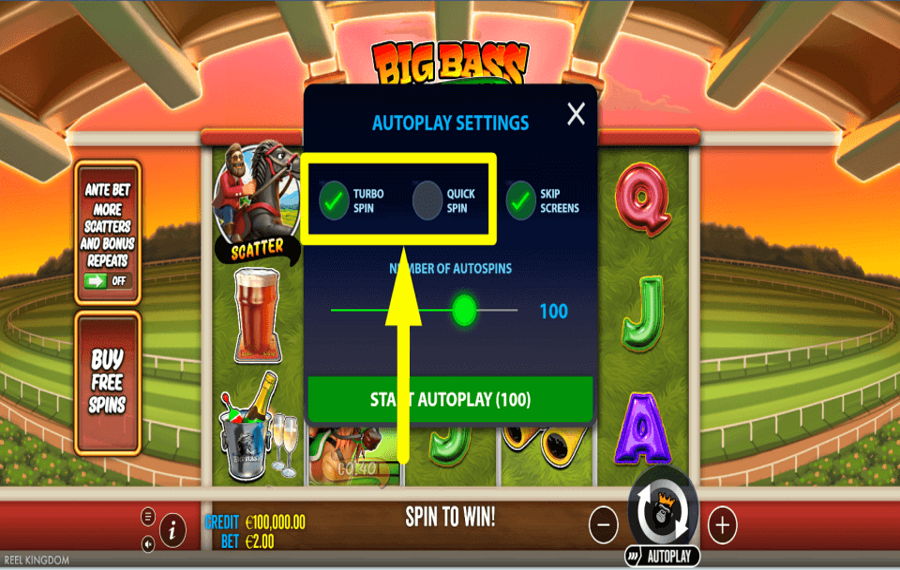The width and height of the screenshot is (900, 570).
Task: Open the Buy Free Spins panel
Action: [x=107, y=381]
